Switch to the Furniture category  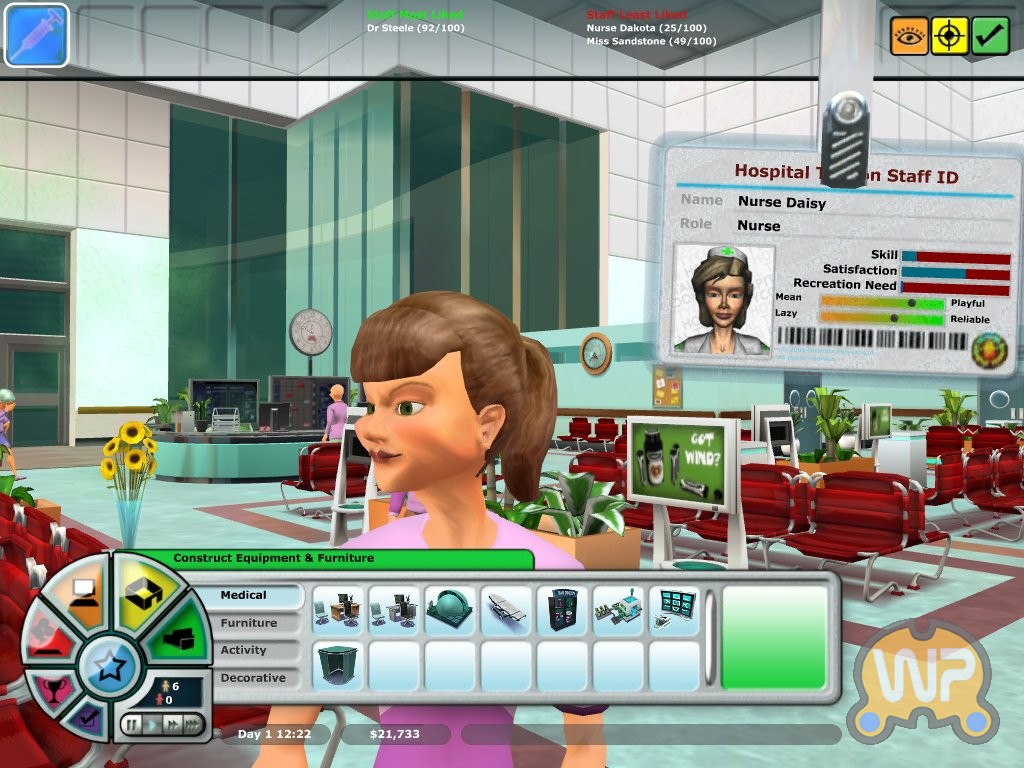click(x=249, y=623)
